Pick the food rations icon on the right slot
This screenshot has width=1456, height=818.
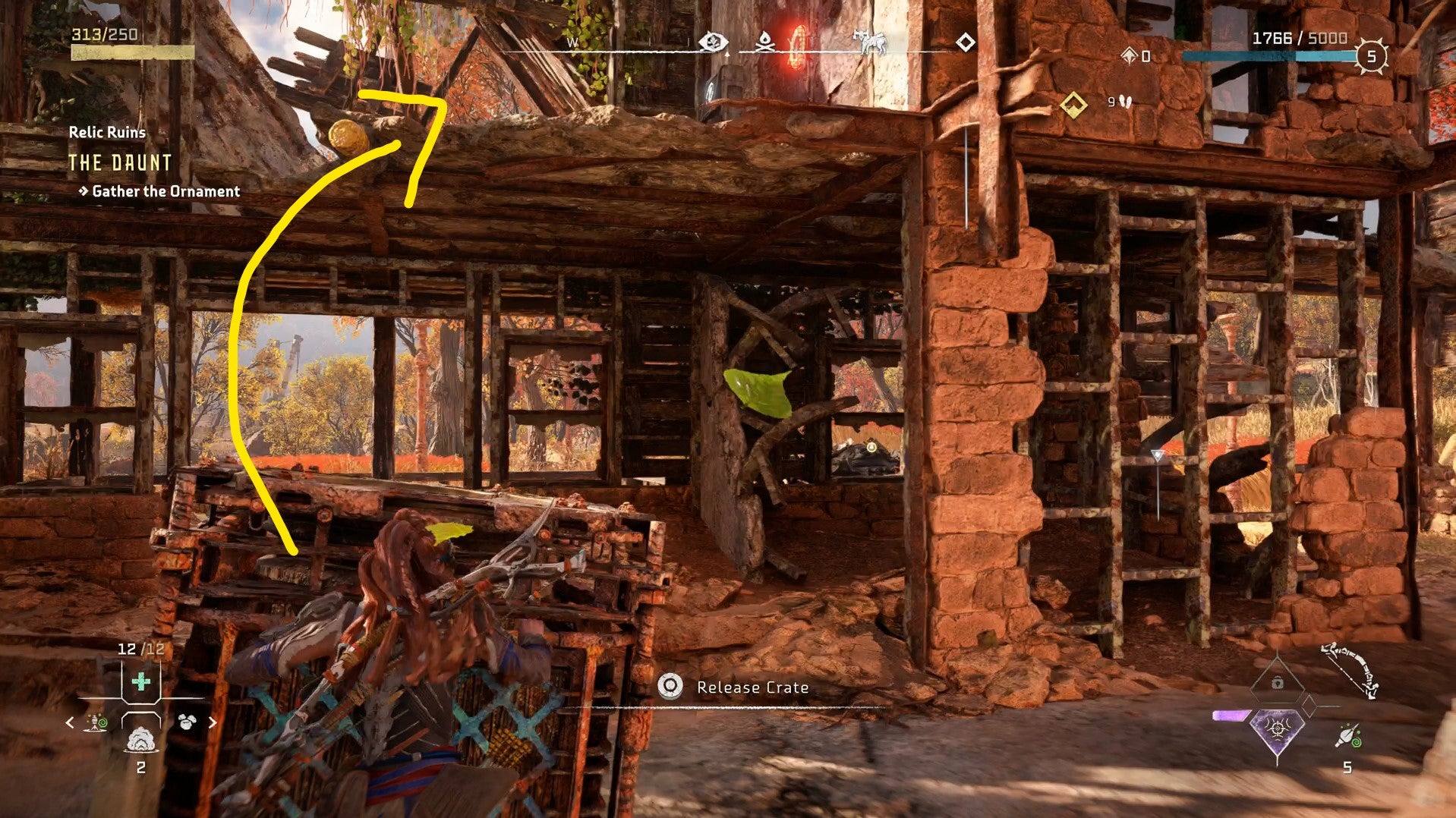point(188,721)
